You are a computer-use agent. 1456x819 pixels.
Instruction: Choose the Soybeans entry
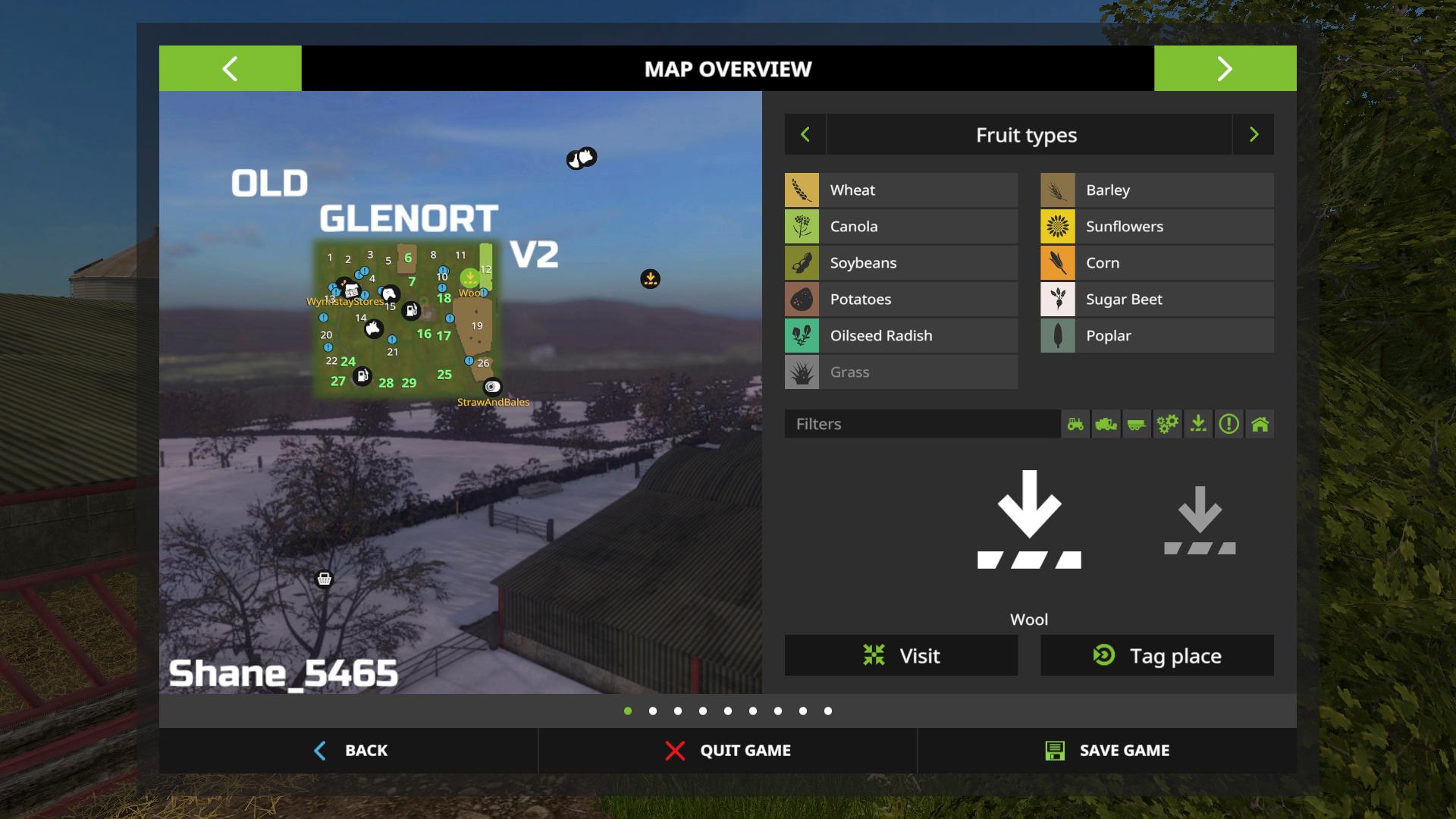[901, 262]
